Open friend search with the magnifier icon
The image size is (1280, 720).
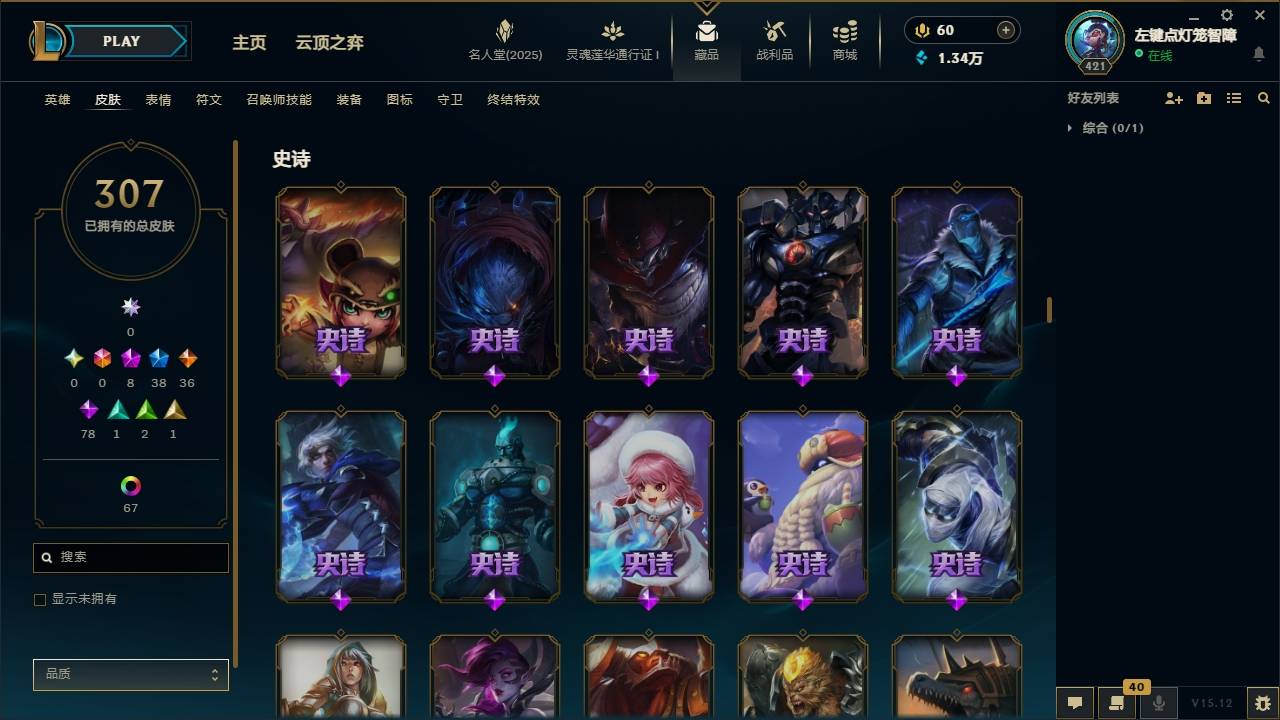pyautogui.click(x=1263, y=97)
